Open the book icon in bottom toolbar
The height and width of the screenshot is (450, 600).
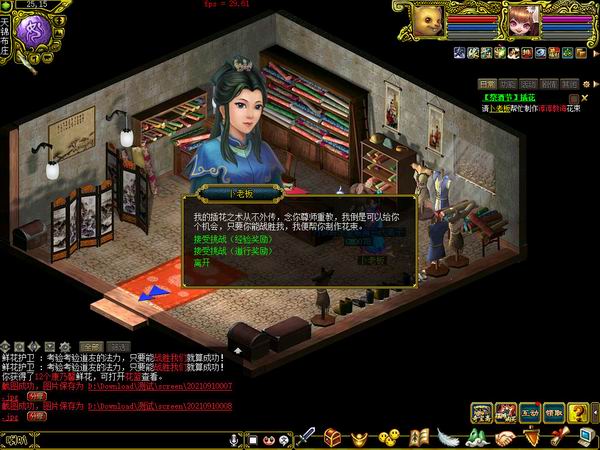coord(420,438)
